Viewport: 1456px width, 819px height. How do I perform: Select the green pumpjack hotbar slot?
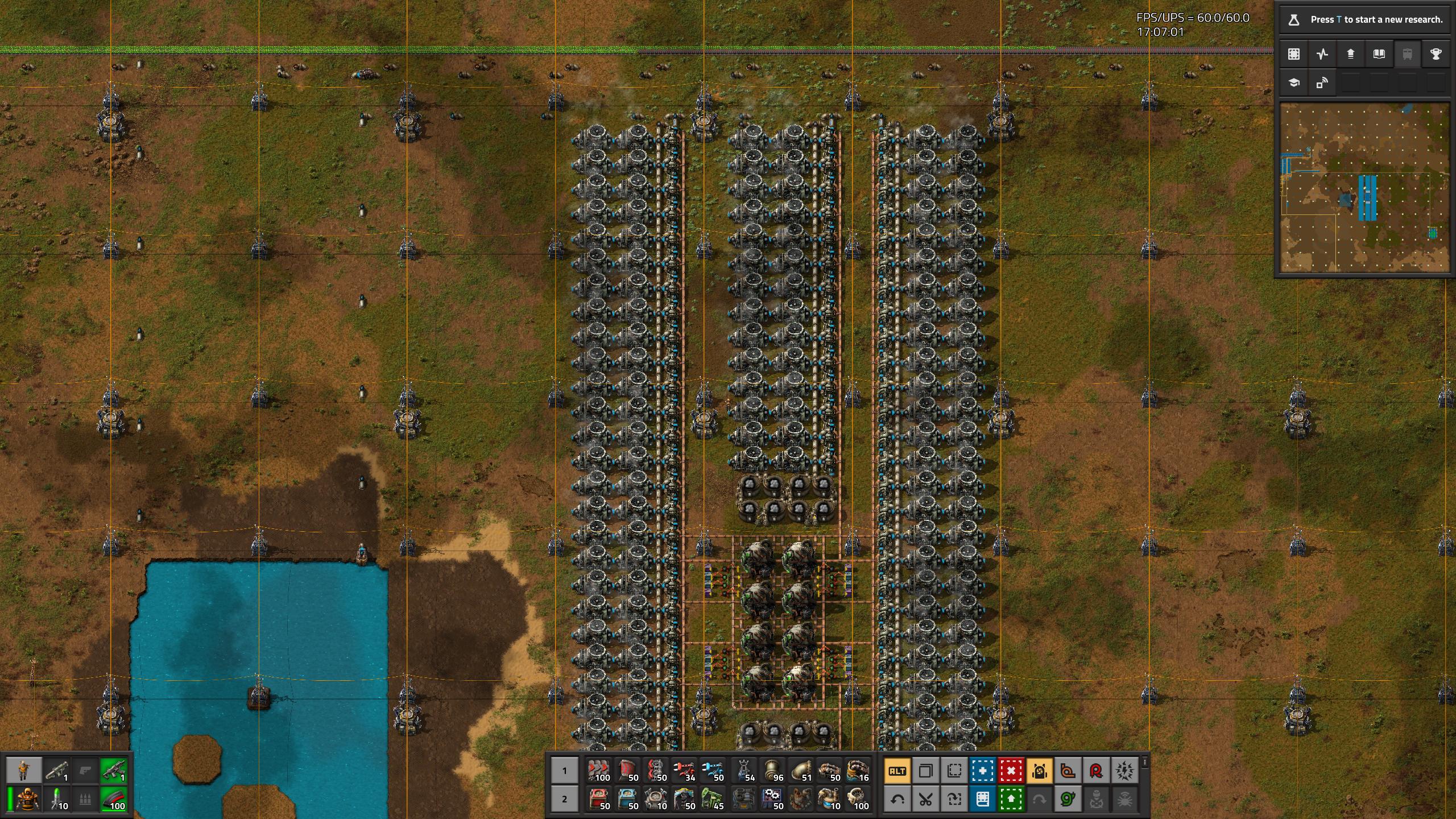[x=712, y=799]
